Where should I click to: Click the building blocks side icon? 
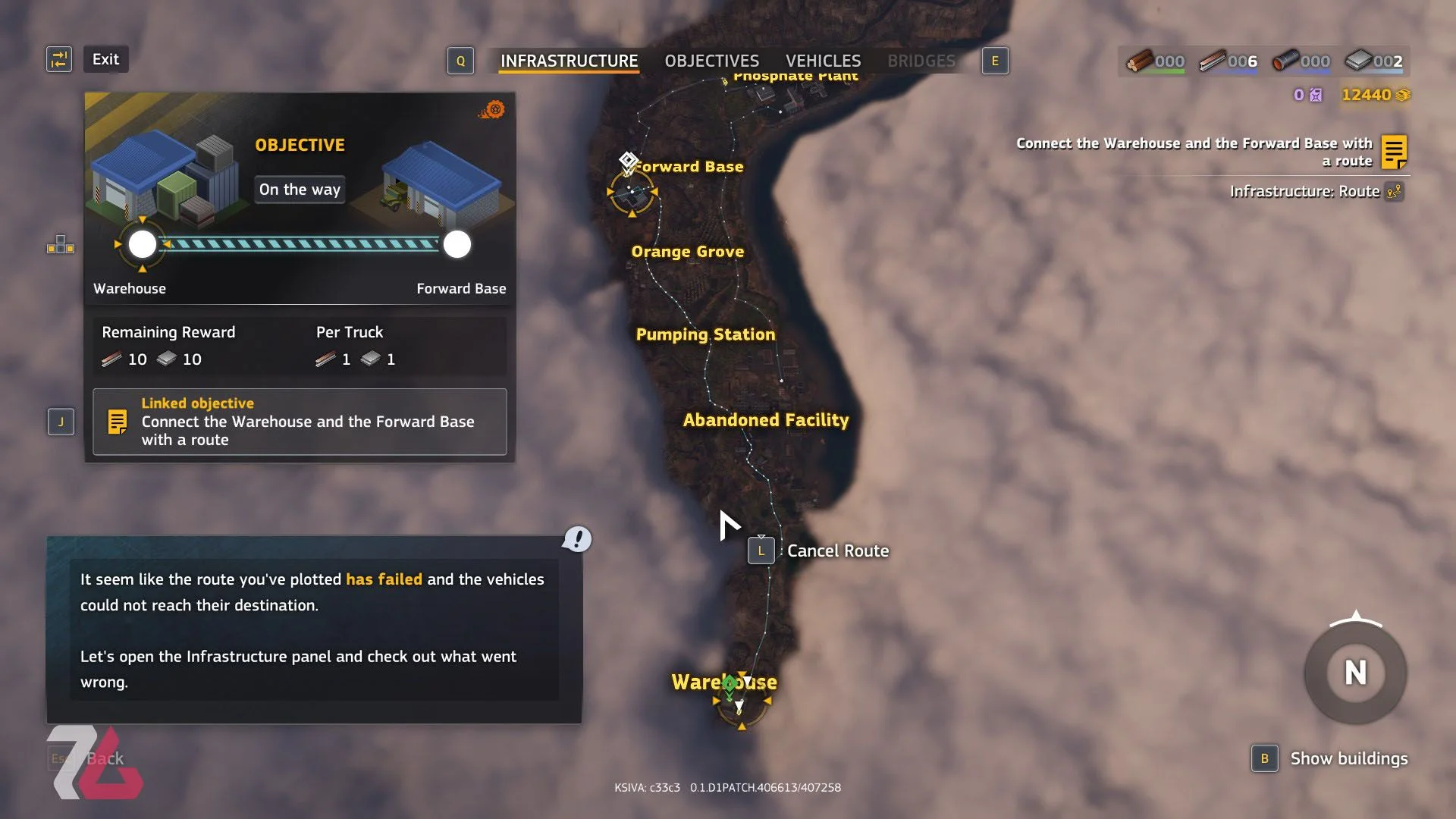(61, 245)
